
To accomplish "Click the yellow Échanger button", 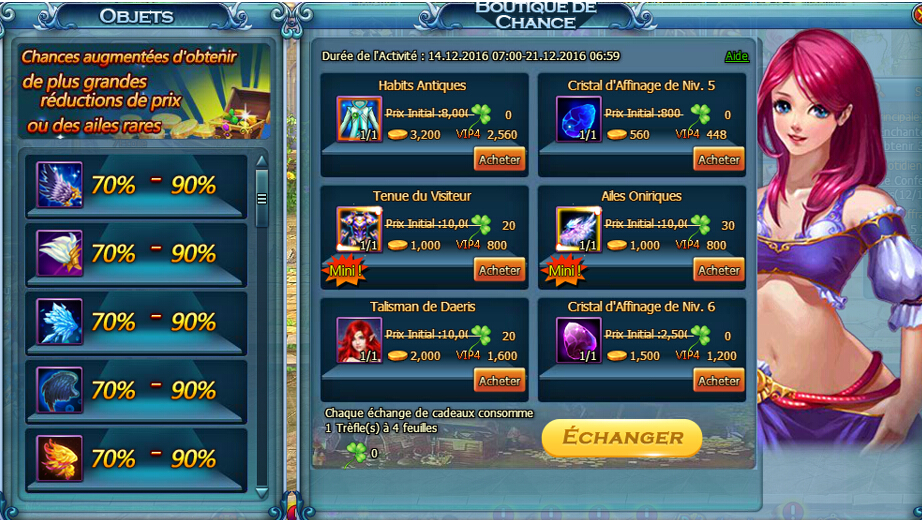I will coord(622,437).
